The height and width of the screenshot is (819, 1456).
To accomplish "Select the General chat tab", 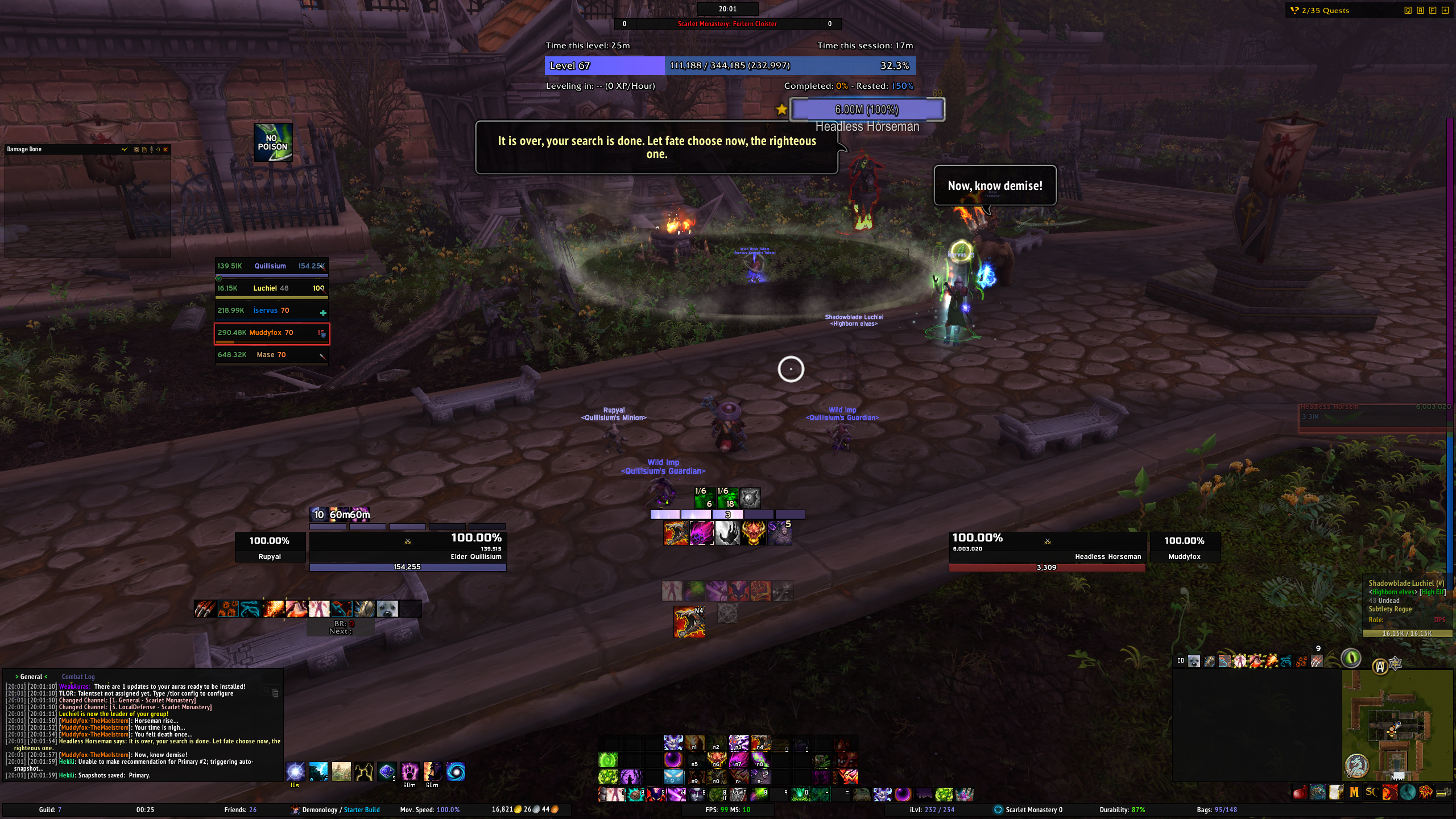I will point(31,677).
